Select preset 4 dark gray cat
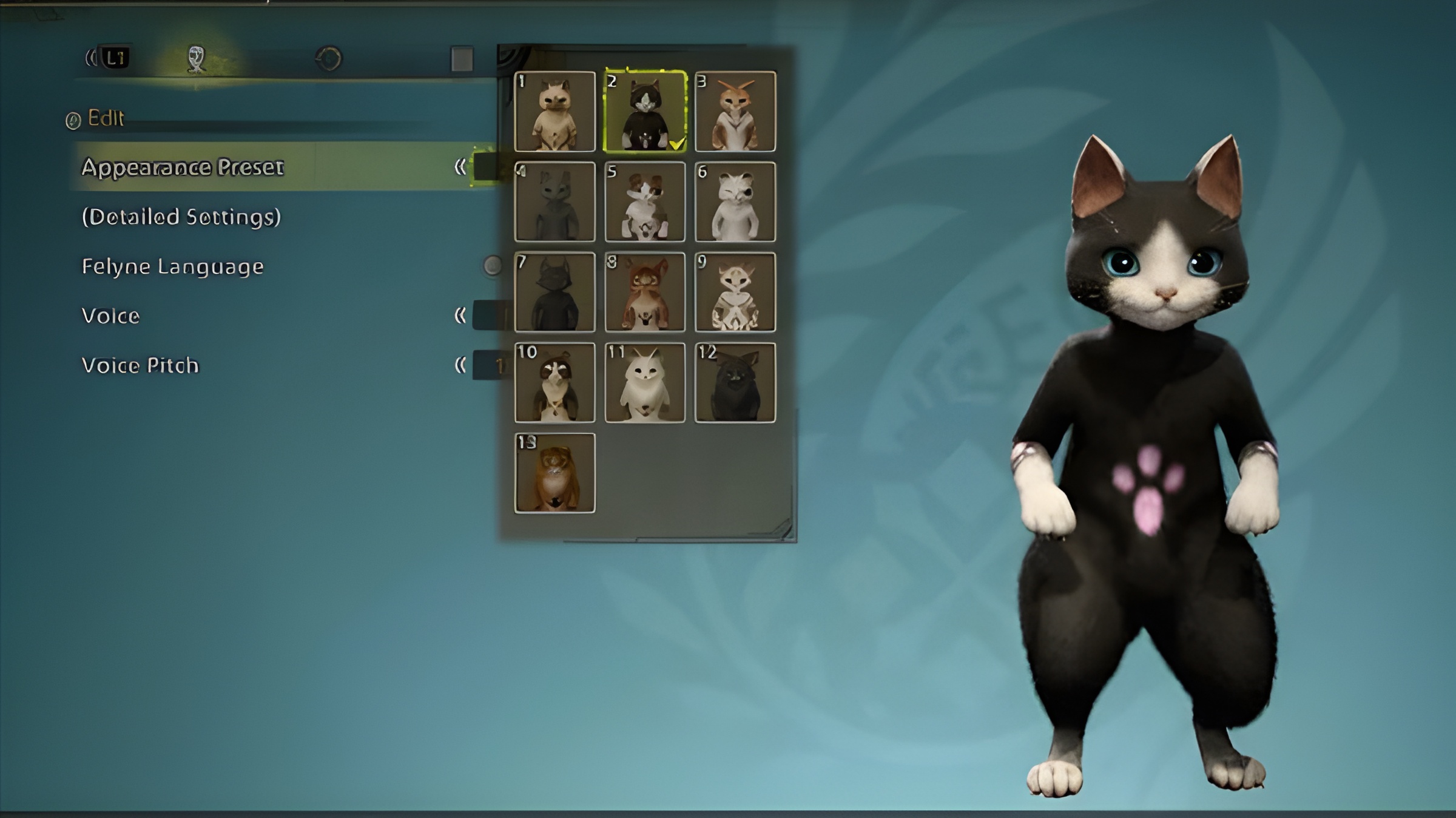Viewport: 1456px width, 818px height. pyautogui.click(x=554, y=202)
